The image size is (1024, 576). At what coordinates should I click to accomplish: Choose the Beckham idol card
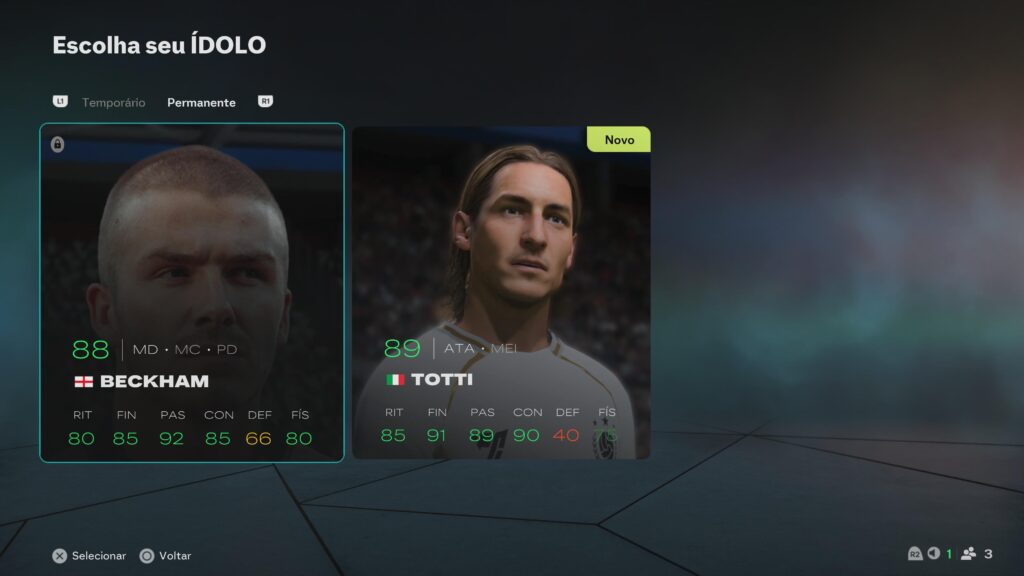(x=192, y=292)
